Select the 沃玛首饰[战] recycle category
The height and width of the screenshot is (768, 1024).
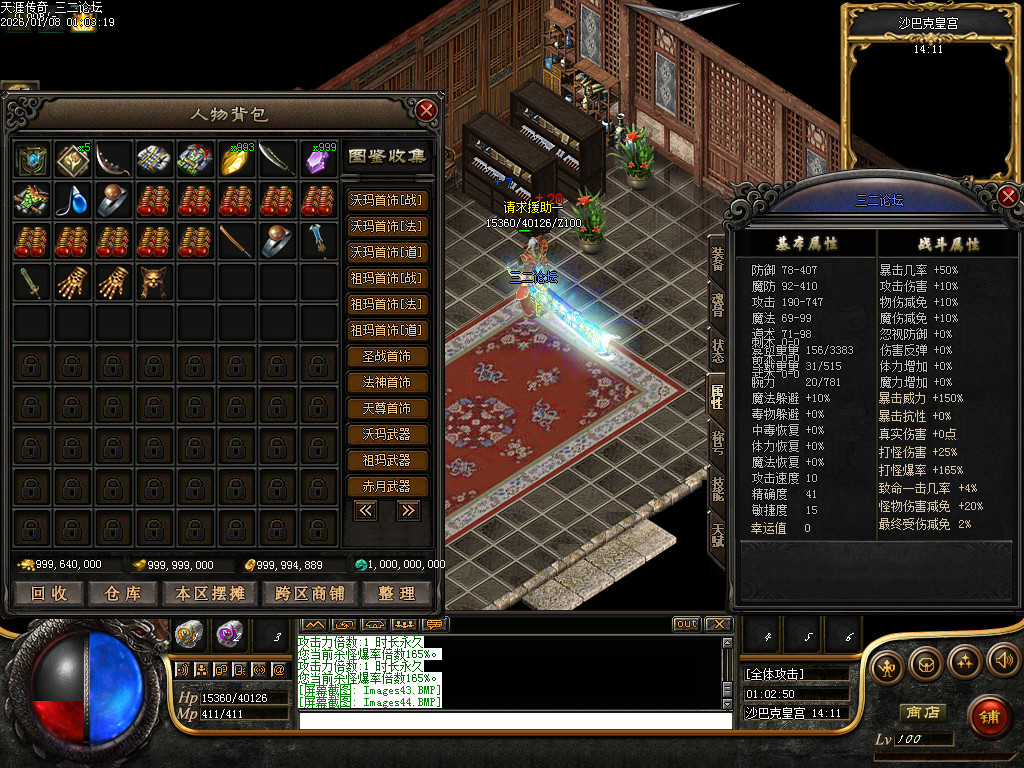click(386, 200)
